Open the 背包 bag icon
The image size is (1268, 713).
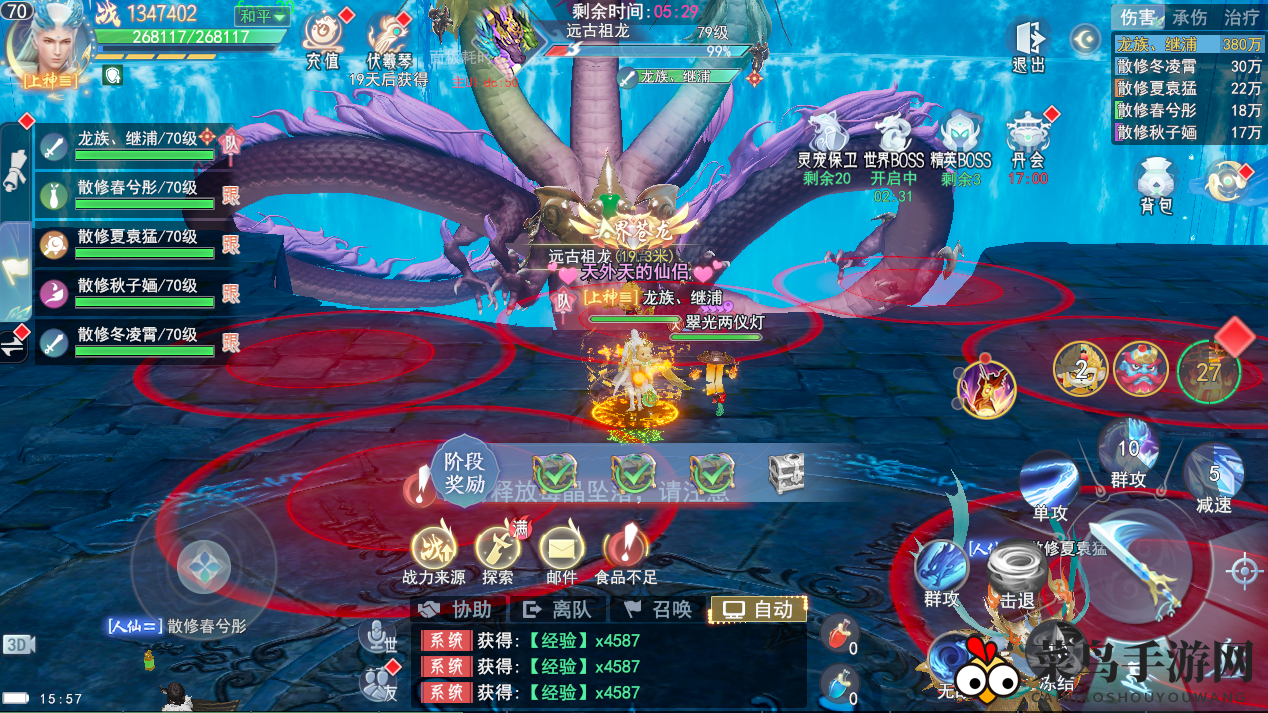tap(1156, 185)
